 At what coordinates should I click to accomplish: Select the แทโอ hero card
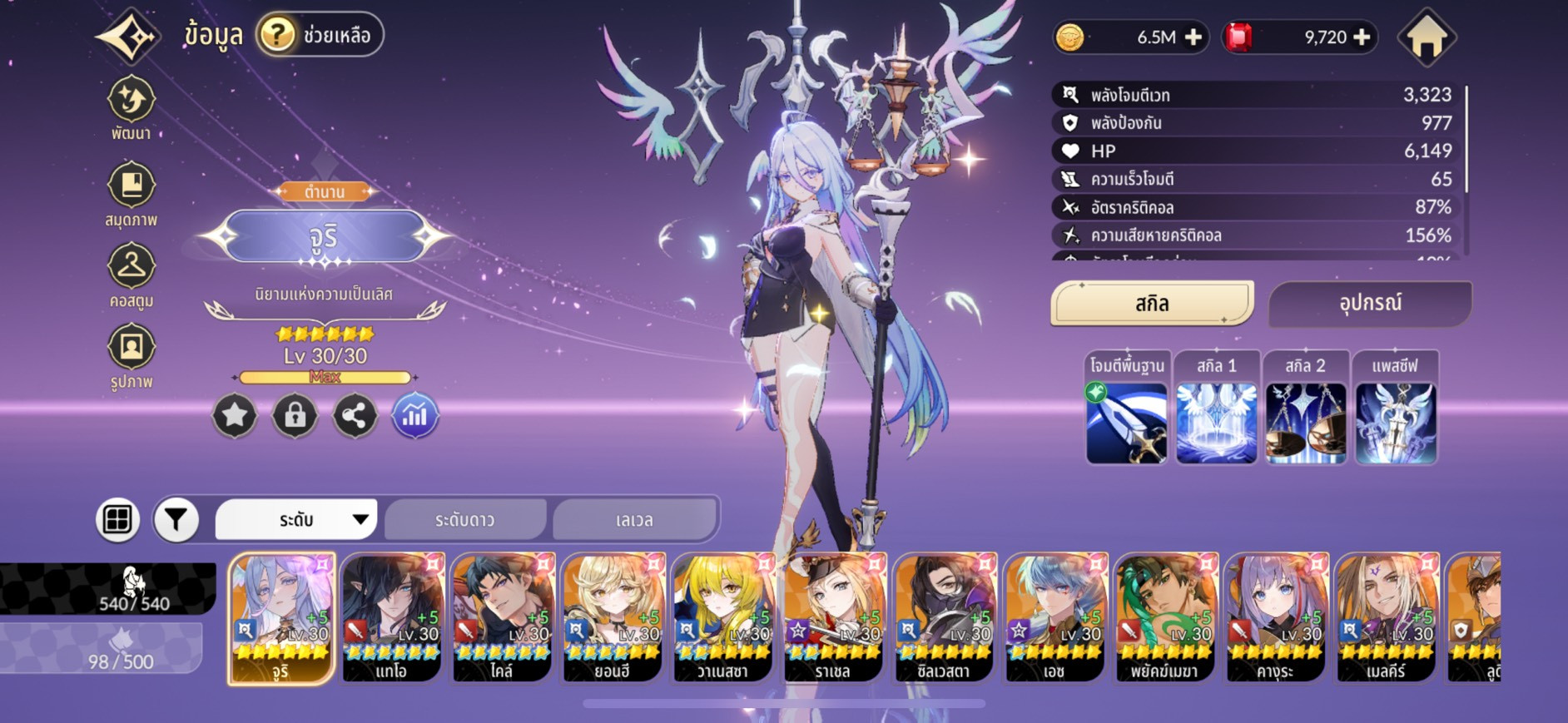[392, 617]
